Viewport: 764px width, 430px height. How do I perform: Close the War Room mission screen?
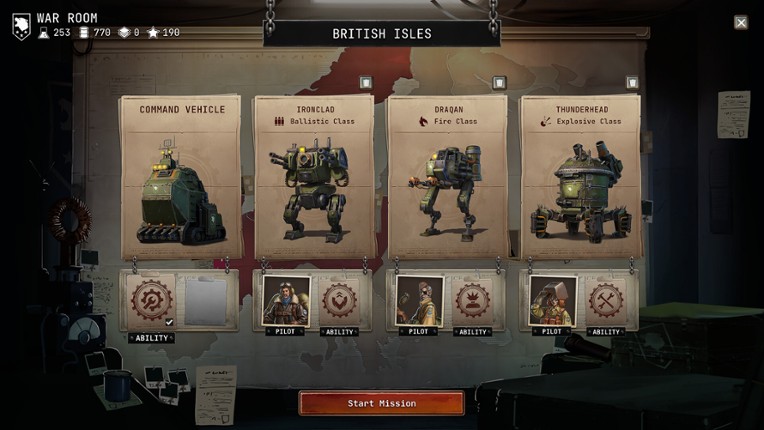[741, 22]
